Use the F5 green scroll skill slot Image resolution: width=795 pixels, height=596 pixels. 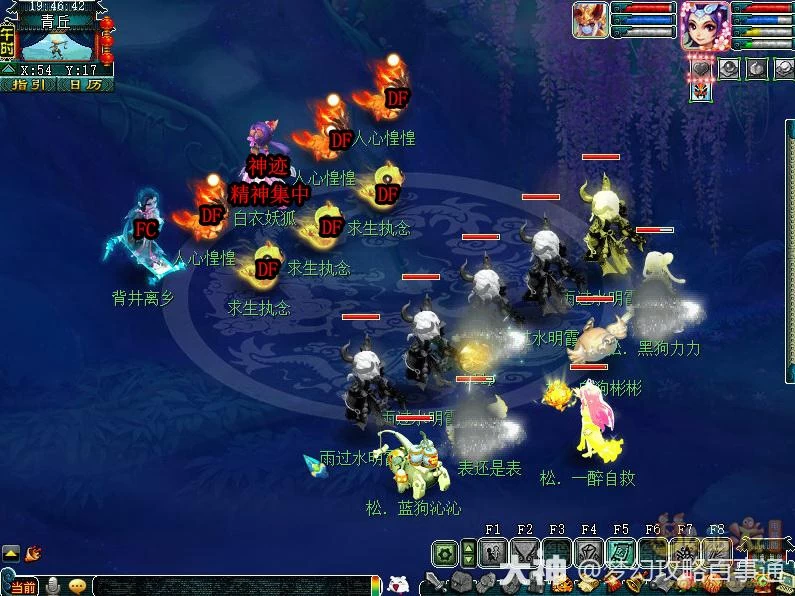pos(621,553)
